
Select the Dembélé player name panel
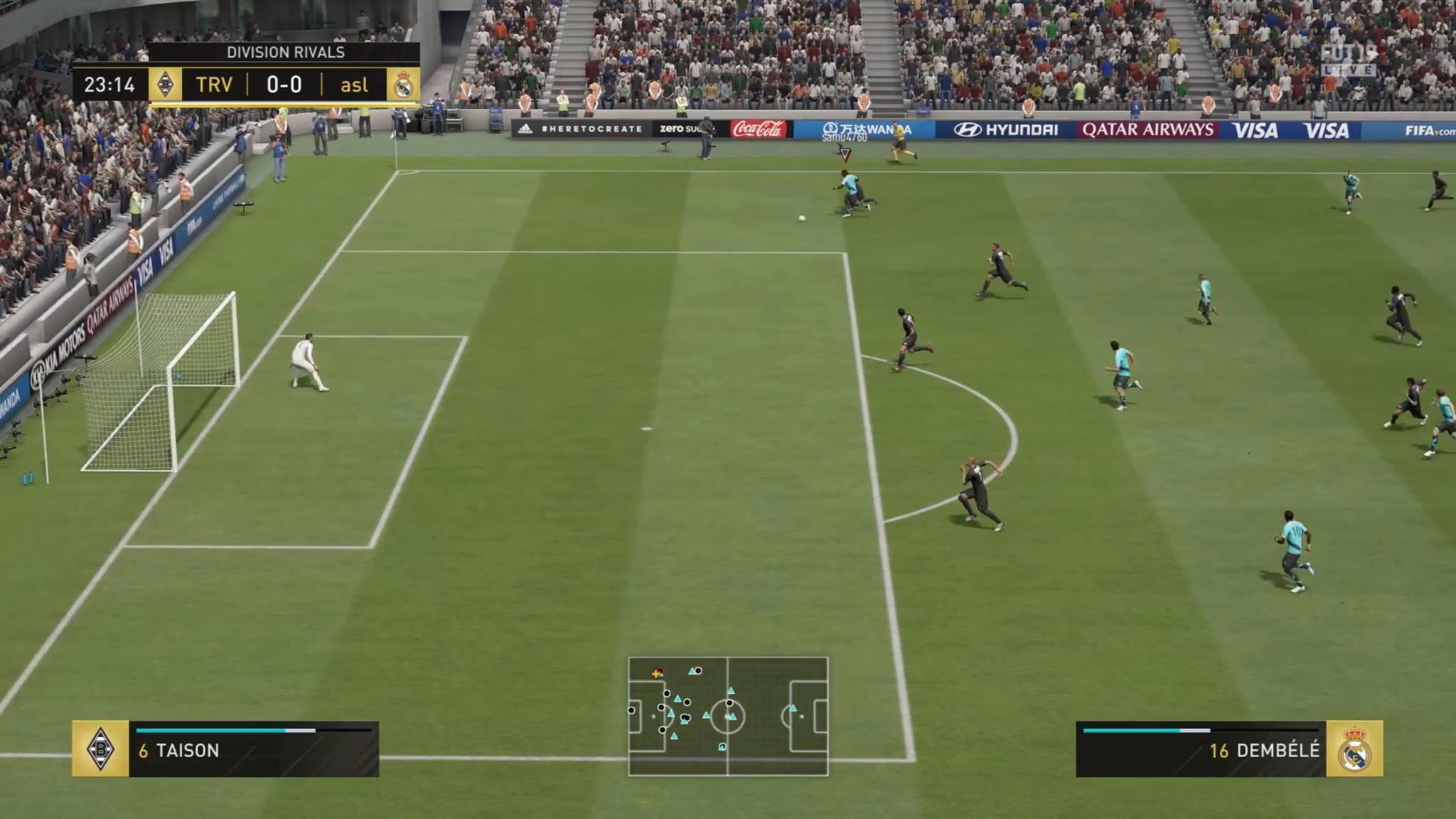click(1201, 749)
